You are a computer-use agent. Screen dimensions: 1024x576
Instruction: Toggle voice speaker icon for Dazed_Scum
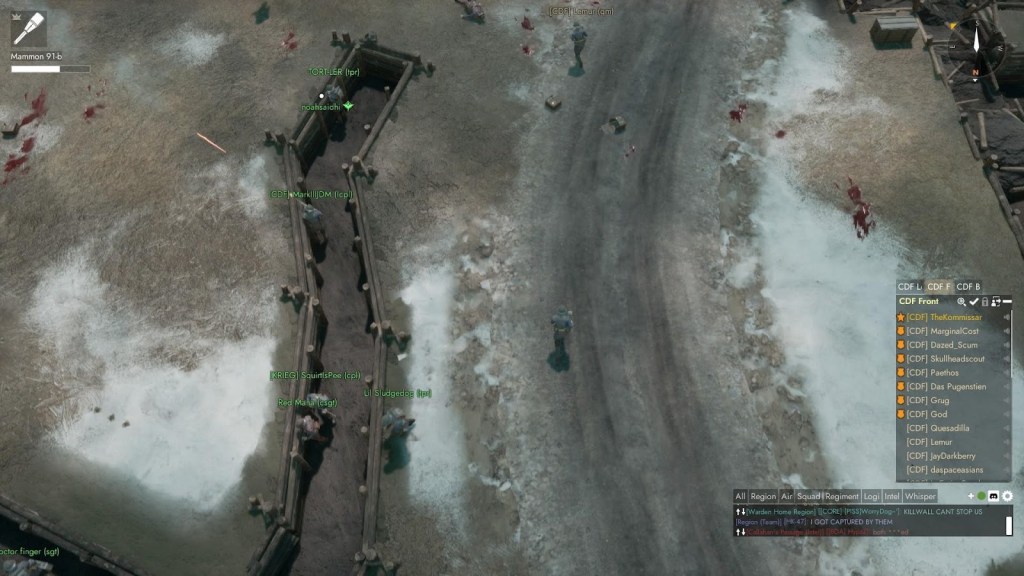pyautogui.click(x=1007, y=345)
